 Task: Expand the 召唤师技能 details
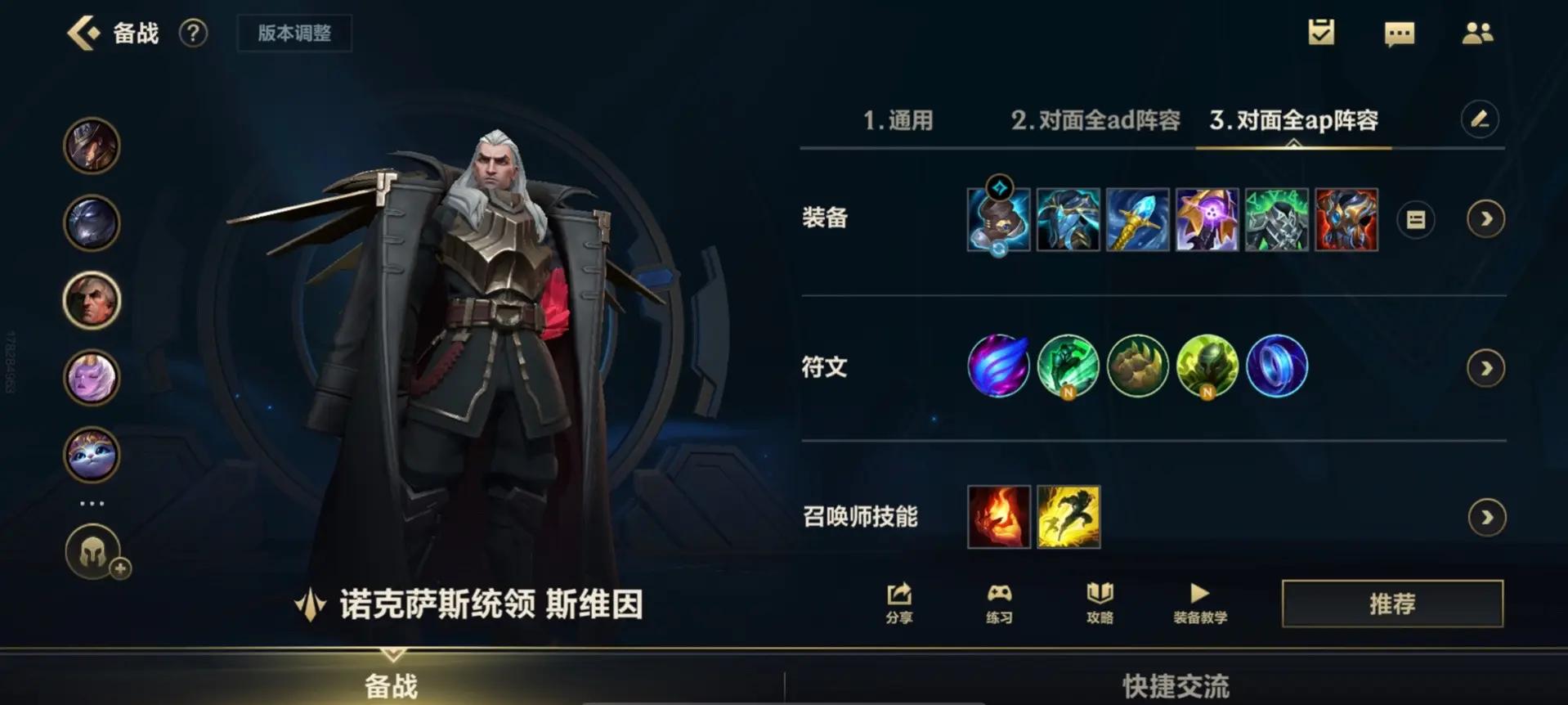click(1485, 517)
